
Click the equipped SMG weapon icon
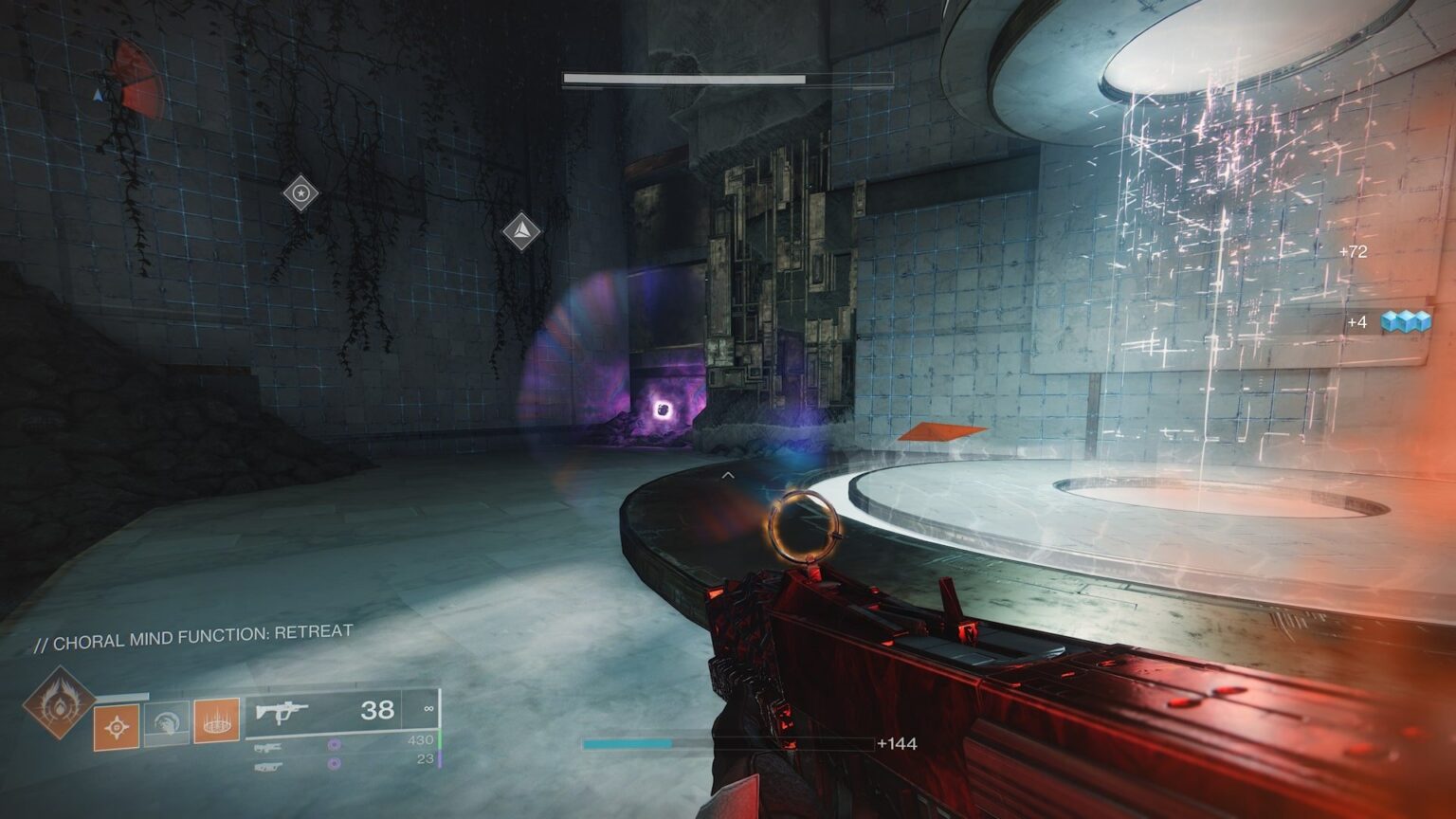[282, 713]
